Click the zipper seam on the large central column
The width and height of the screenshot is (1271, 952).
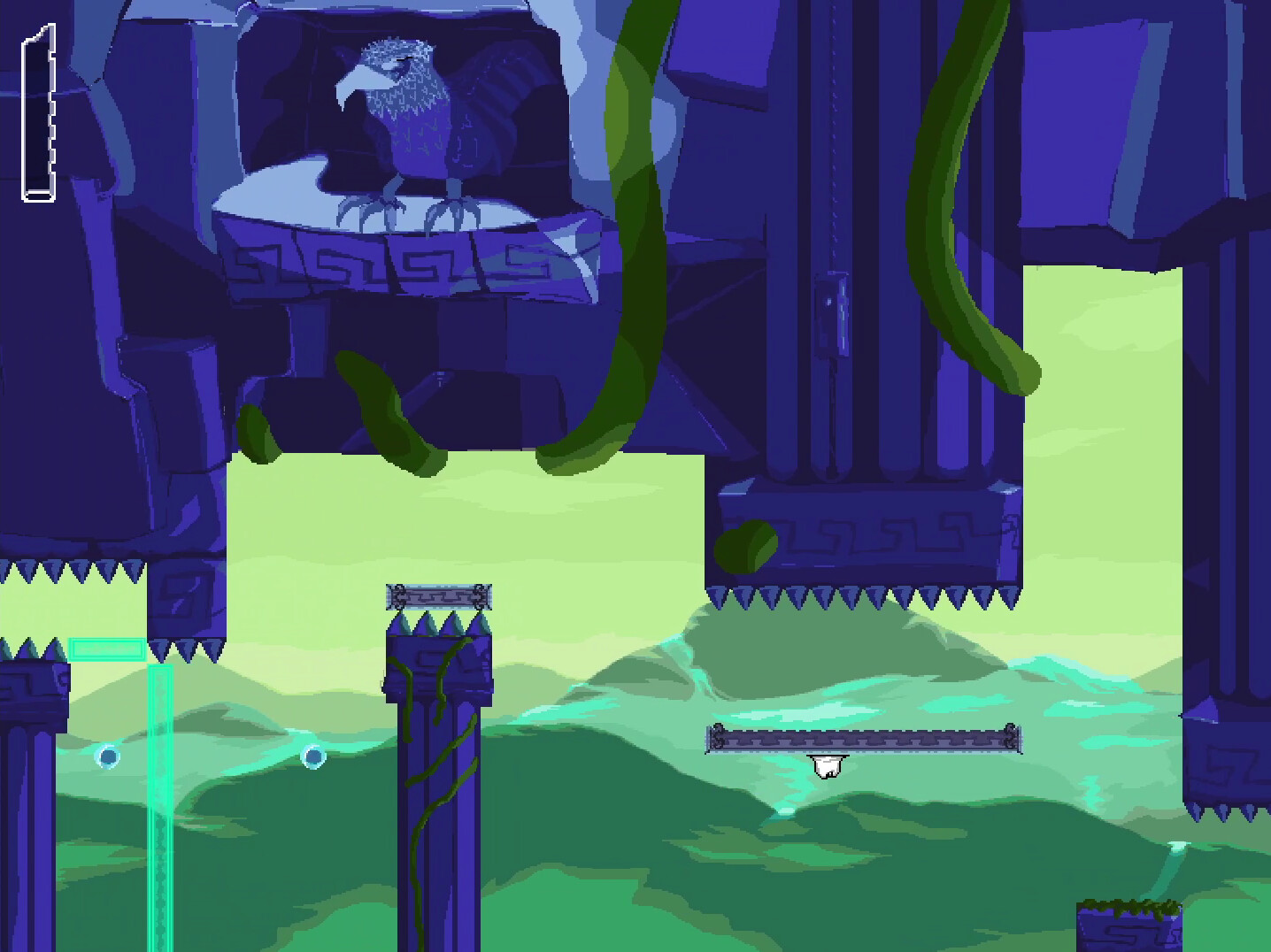[833, 221]
